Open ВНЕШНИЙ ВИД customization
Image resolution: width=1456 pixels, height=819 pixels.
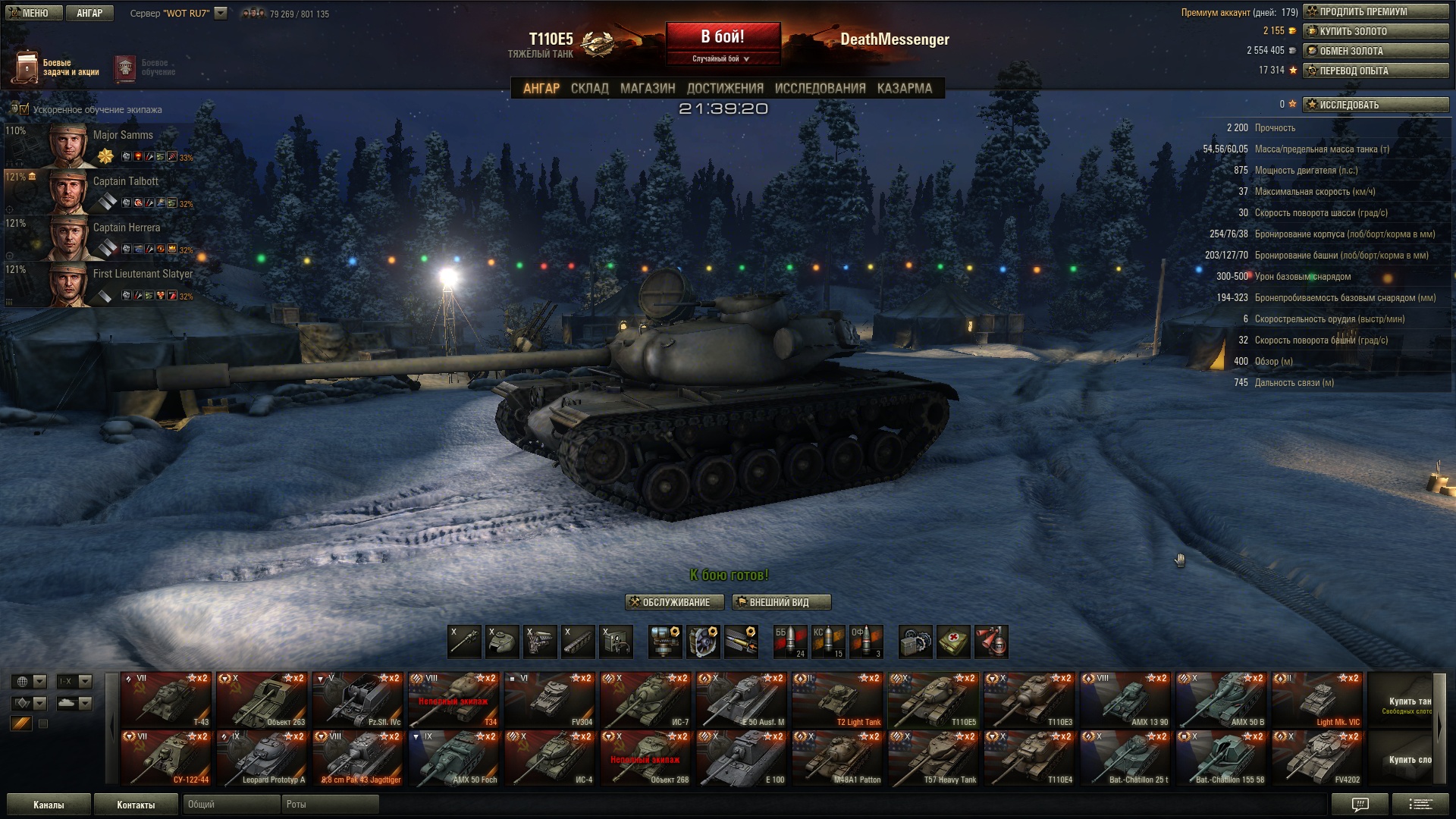click(781, 602)
